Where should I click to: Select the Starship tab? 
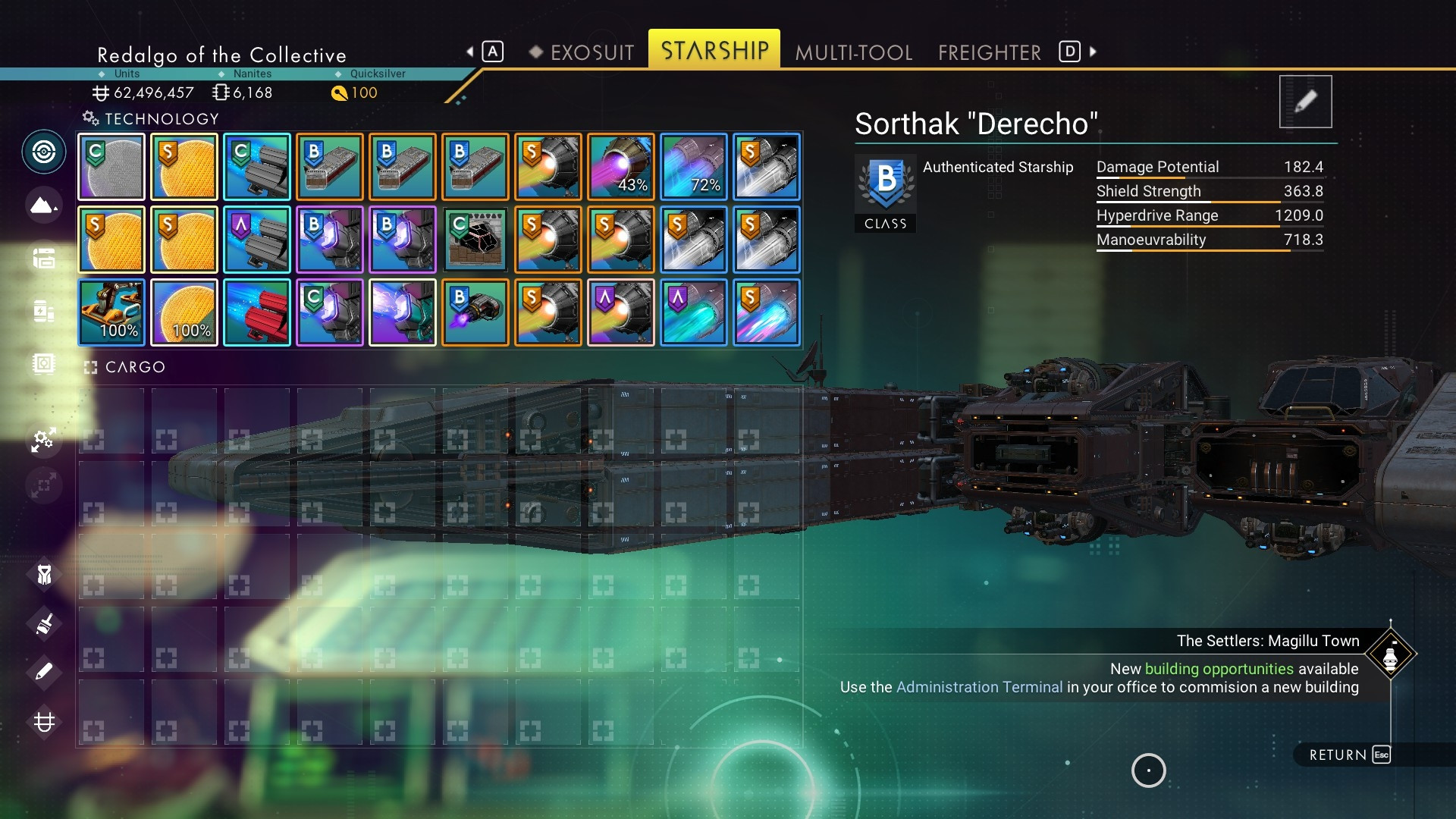pos(714,51)
